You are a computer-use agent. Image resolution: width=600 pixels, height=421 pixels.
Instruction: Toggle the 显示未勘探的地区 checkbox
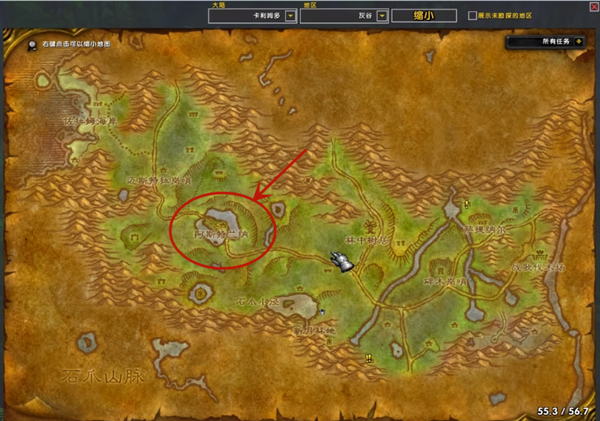(x=473, y=16)
